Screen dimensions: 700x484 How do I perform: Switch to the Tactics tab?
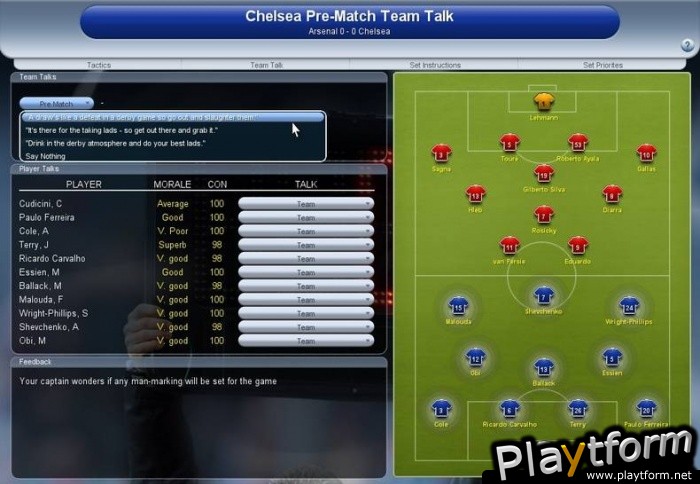click(x=98, y=65)
